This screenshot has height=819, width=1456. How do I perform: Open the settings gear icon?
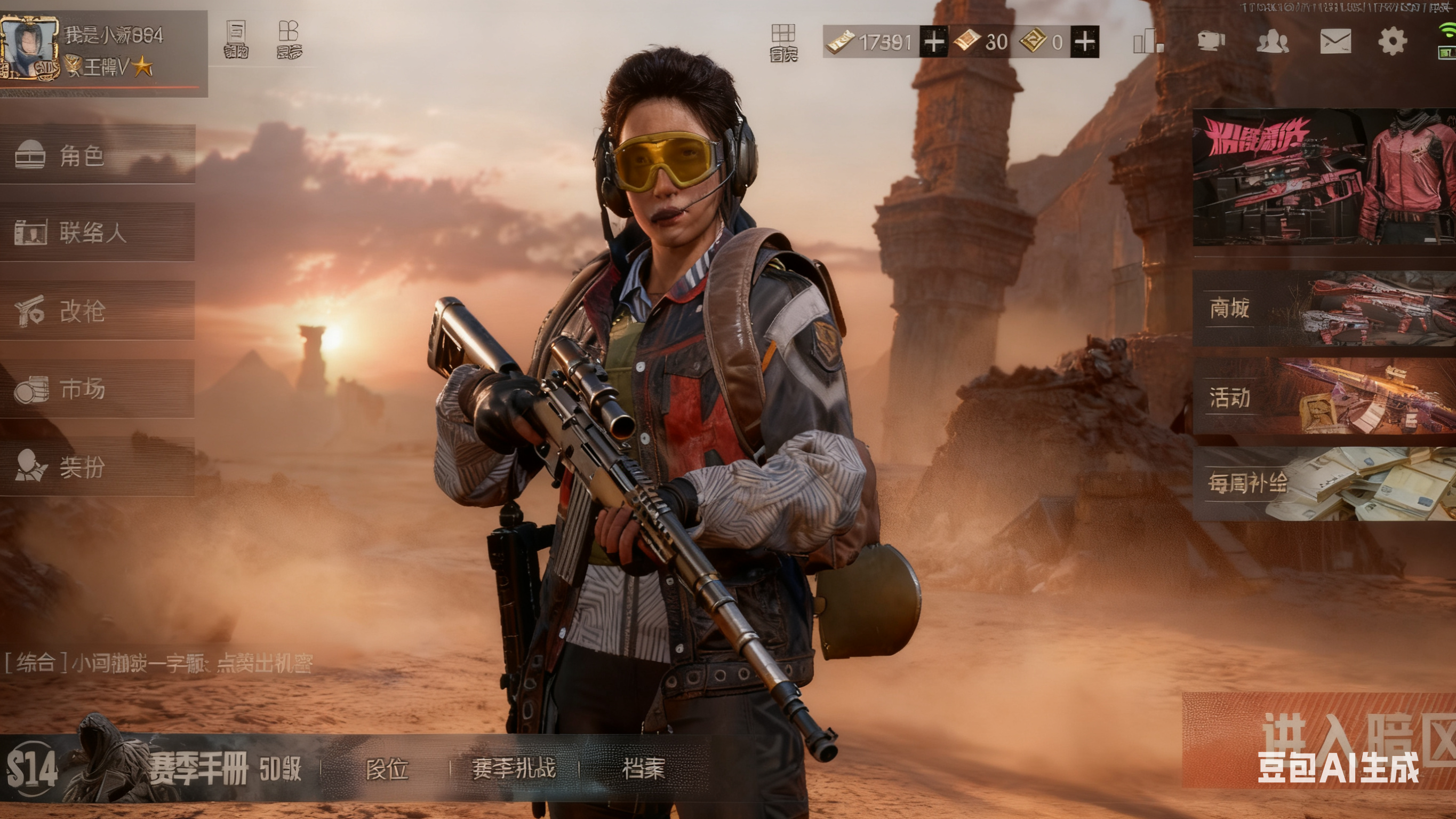pos(1392,41)
